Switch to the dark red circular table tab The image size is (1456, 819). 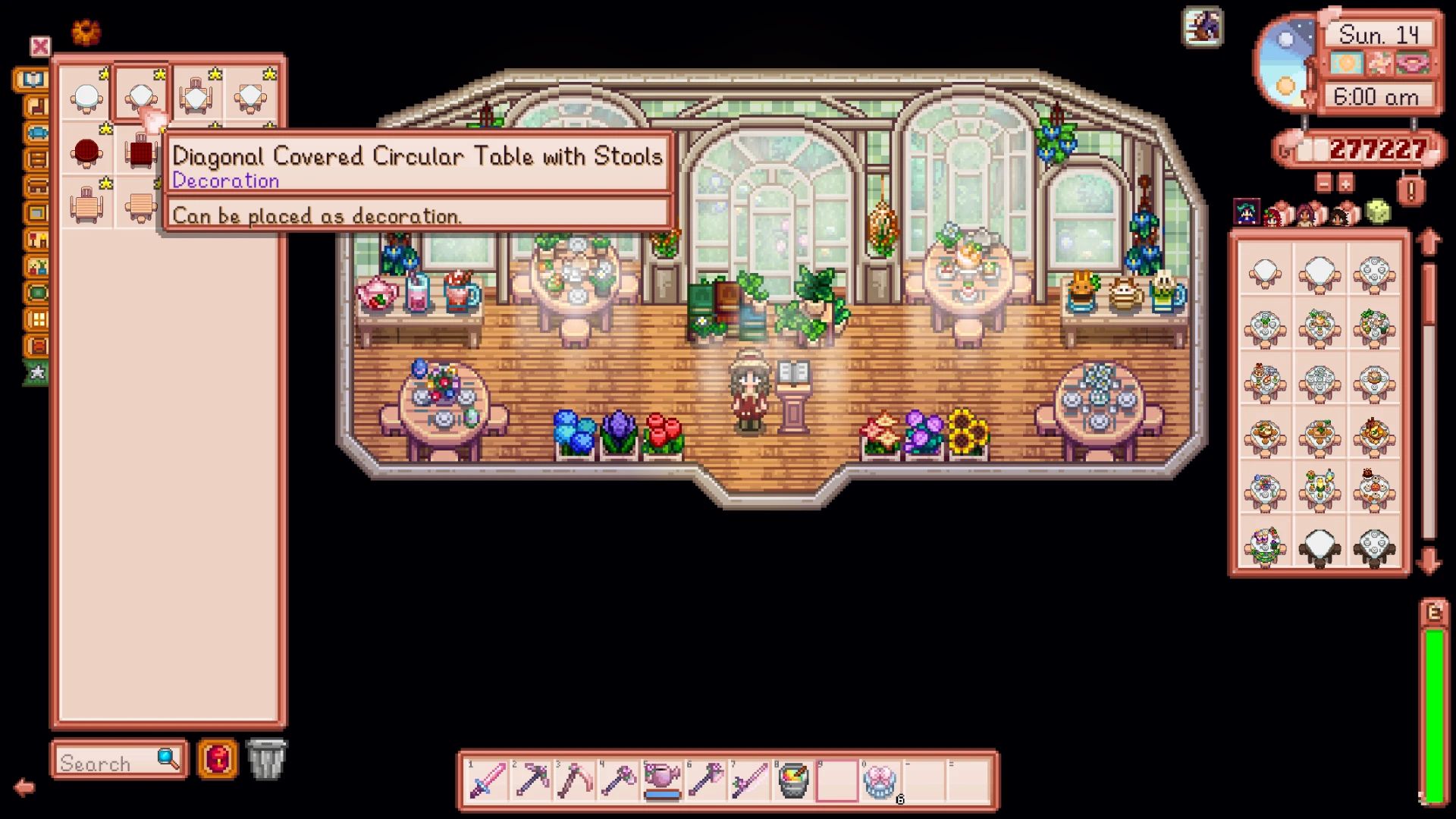[86, 152]
